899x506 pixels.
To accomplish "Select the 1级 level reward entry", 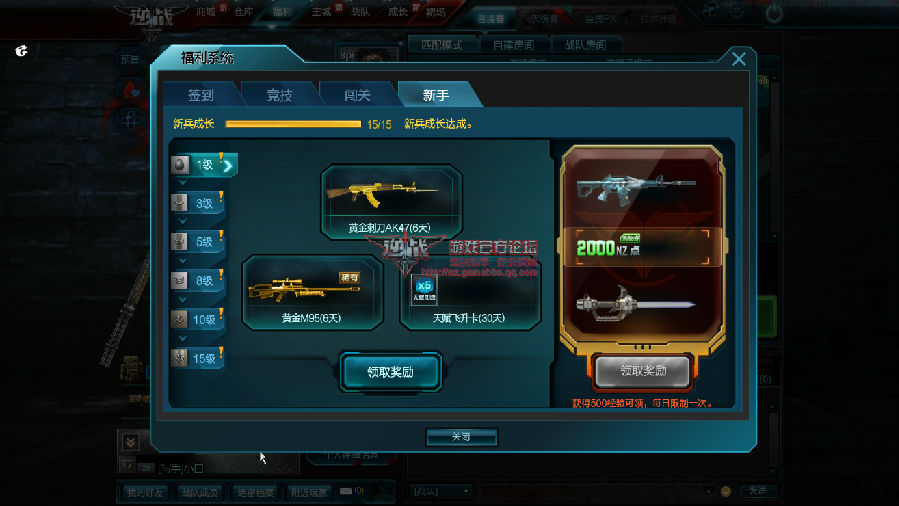I will coord(200,165).
